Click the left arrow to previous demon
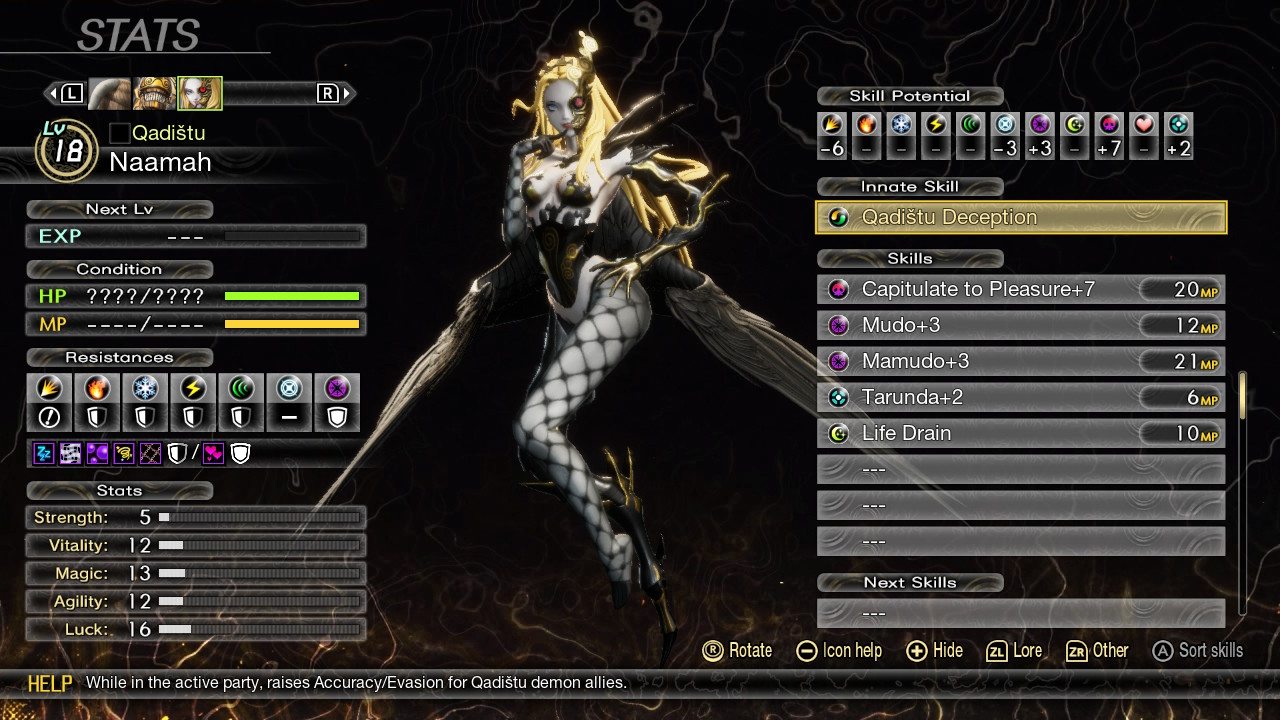 (52, 94)
